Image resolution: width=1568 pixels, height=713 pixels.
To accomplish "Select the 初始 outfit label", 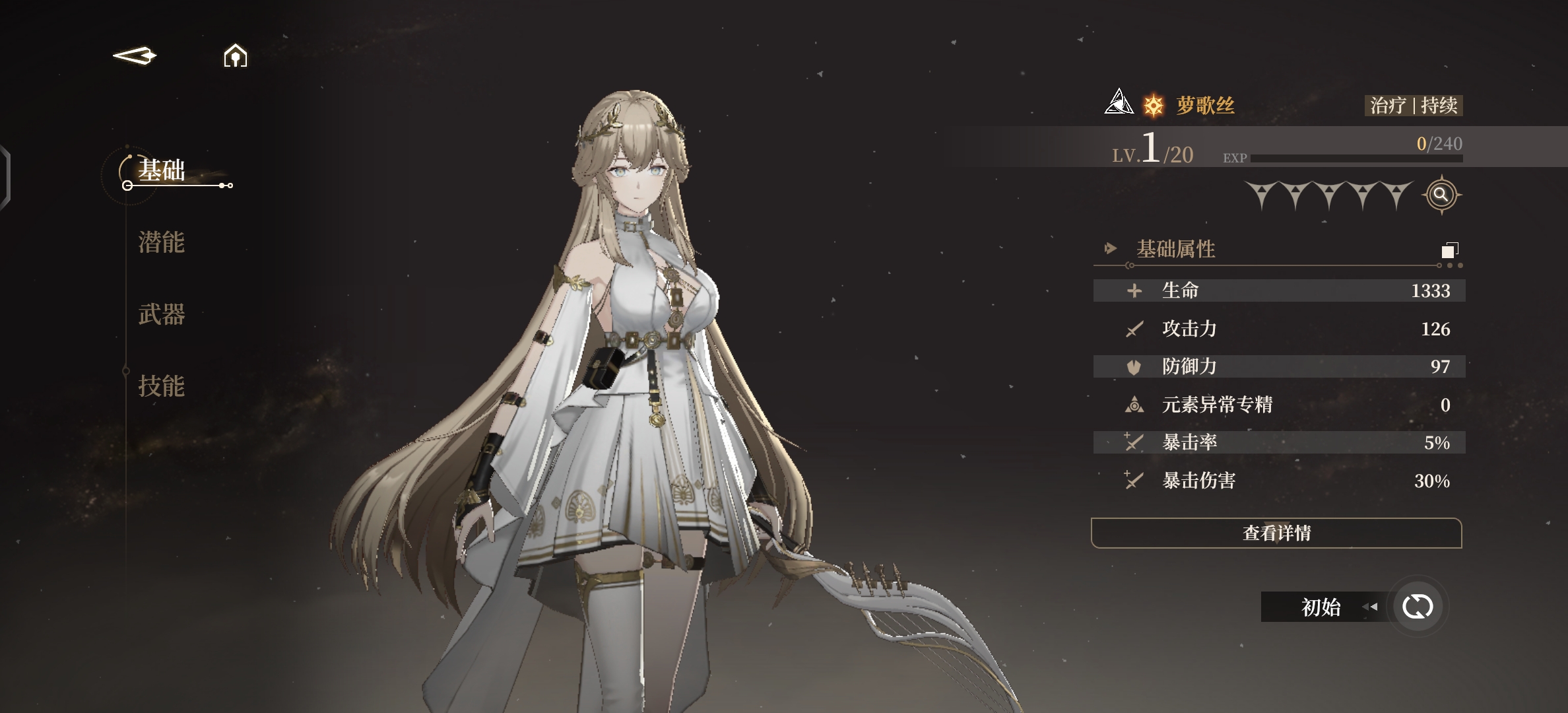I will click(1321, 607).
